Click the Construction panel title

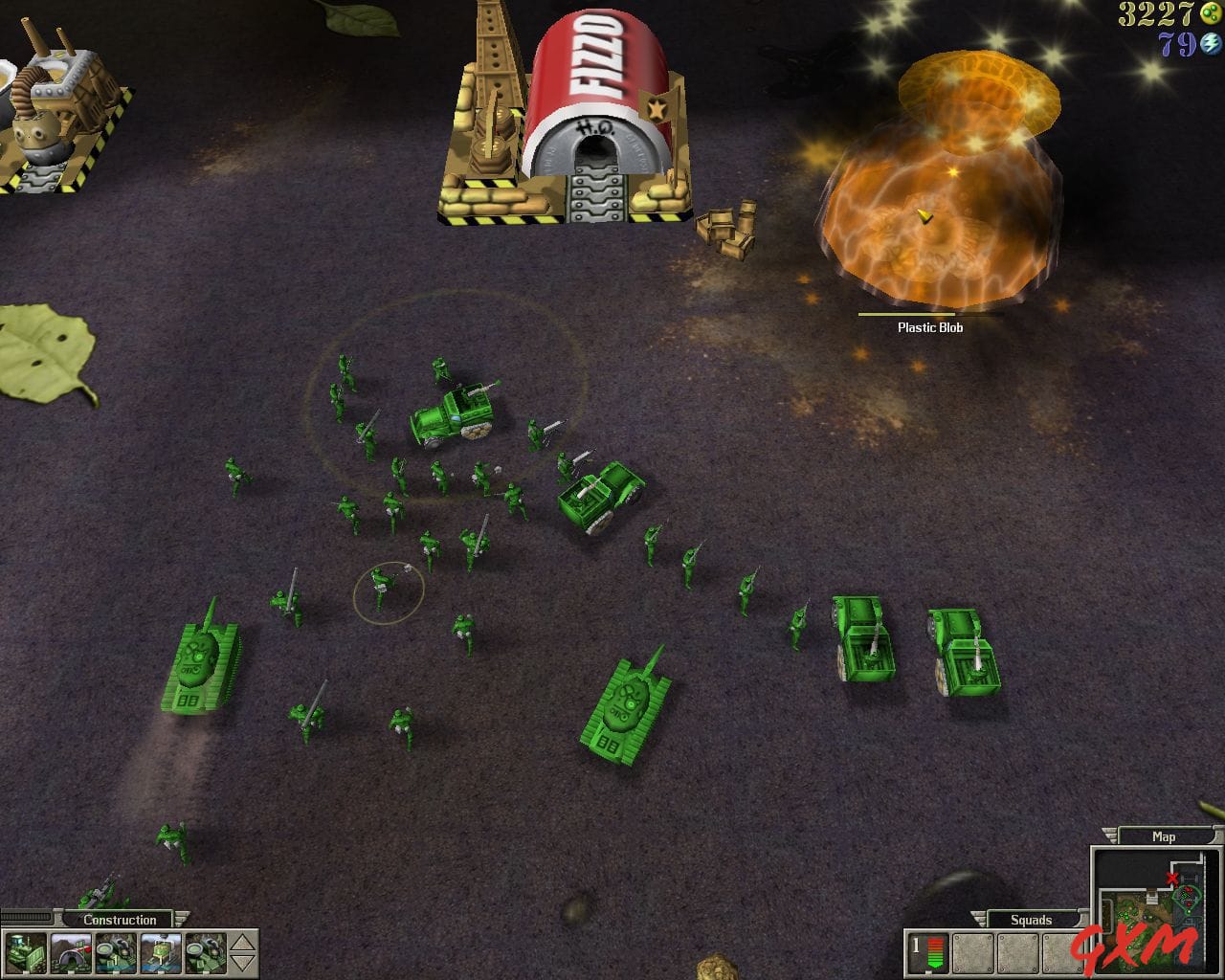[x=120, y=920]
